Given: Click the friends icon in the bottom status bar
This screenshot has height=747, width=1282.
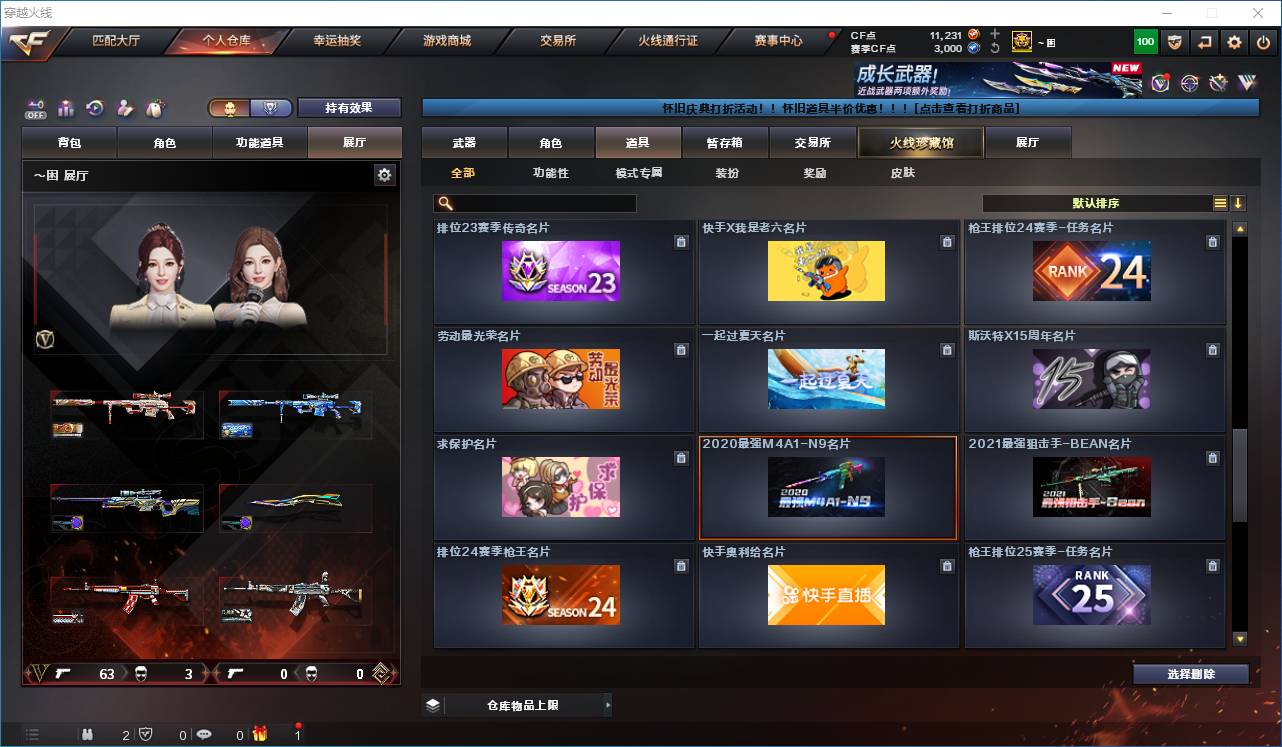Looking at the screenshot, I should [88, 733].
